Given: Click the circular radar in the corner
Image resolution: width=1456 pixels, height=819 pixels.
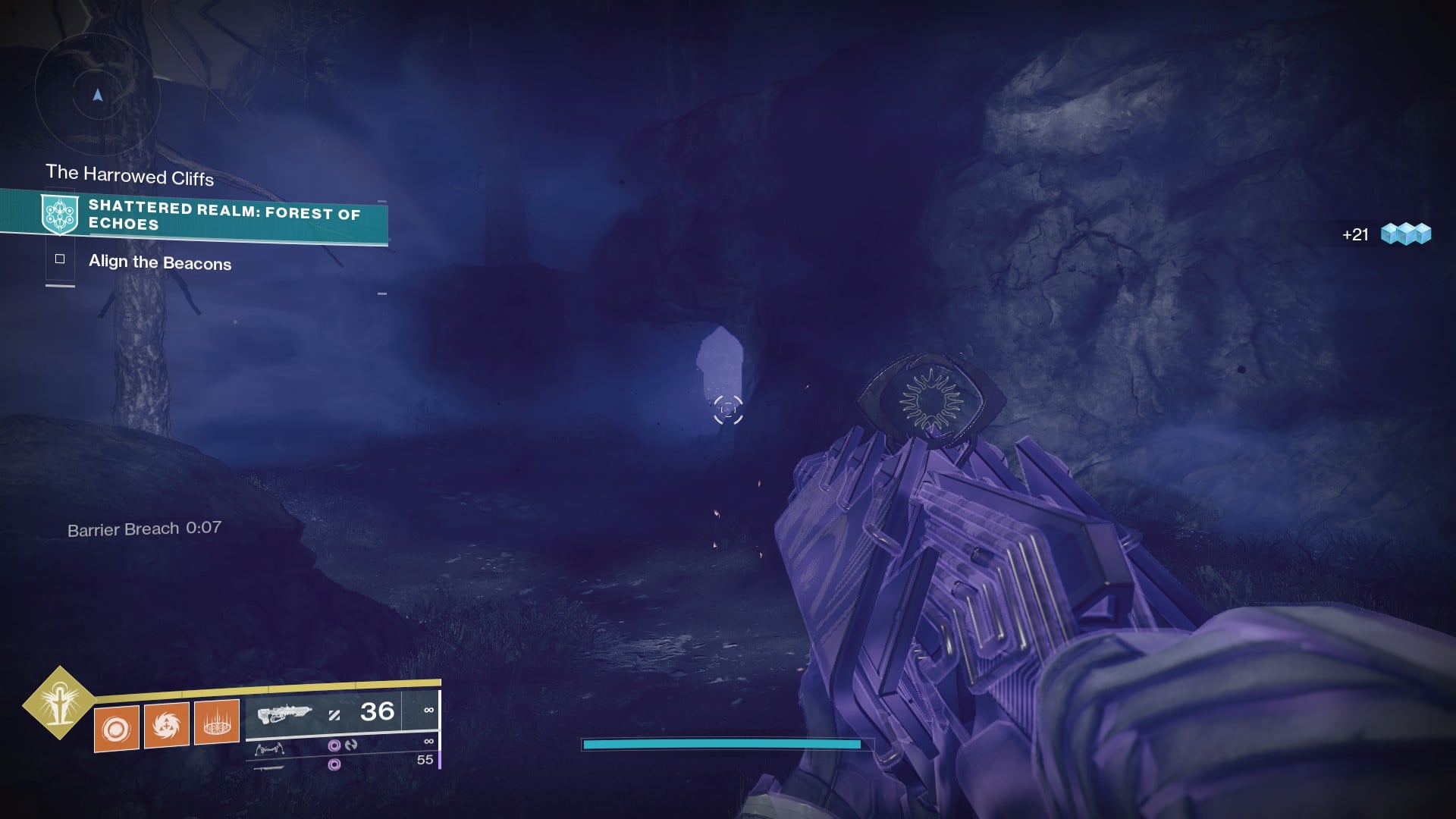Looking at the screenshot, I should tap(97, 96).
